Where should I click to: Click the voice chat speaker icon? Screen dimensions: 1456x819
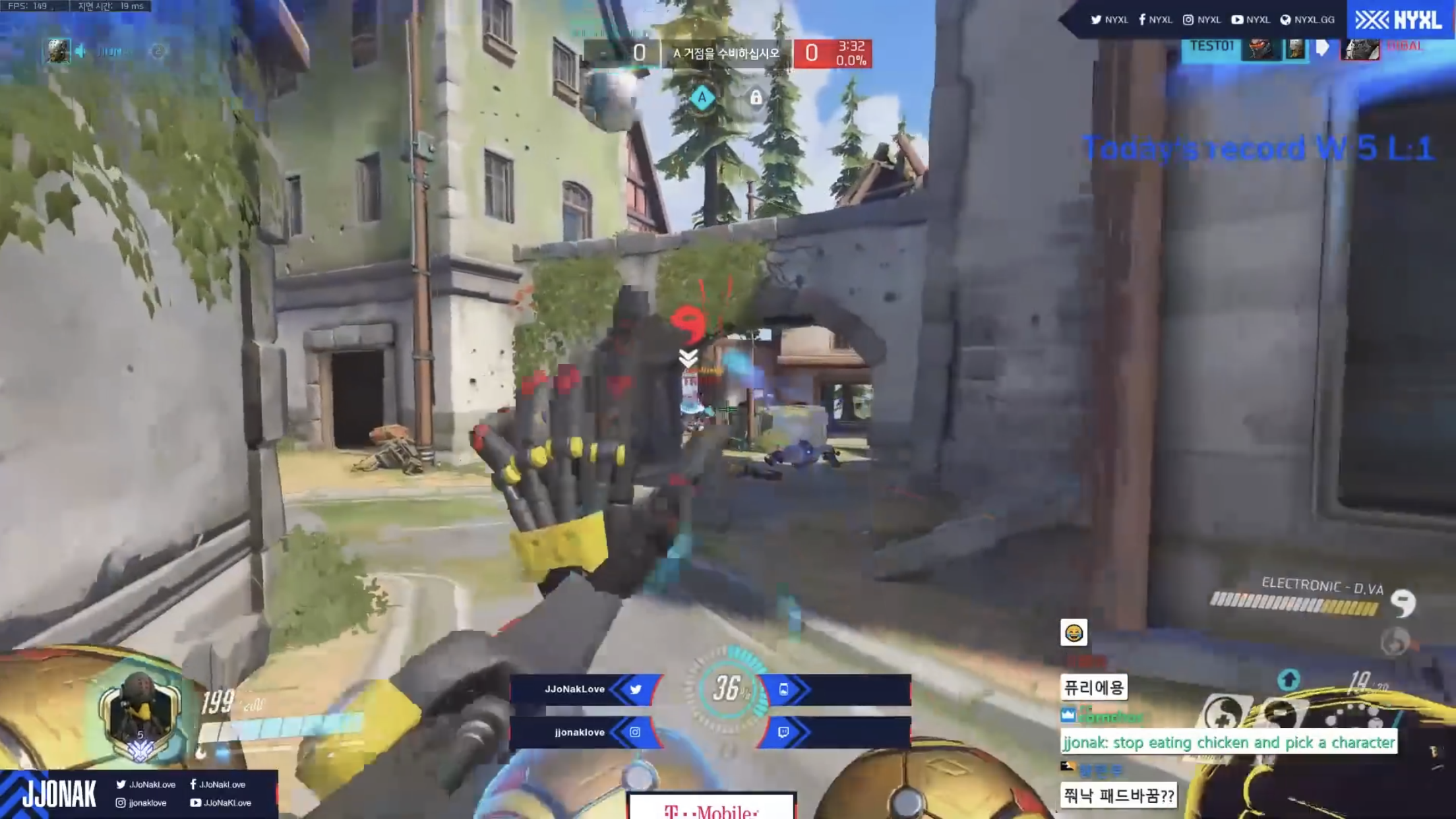point(80,51)
